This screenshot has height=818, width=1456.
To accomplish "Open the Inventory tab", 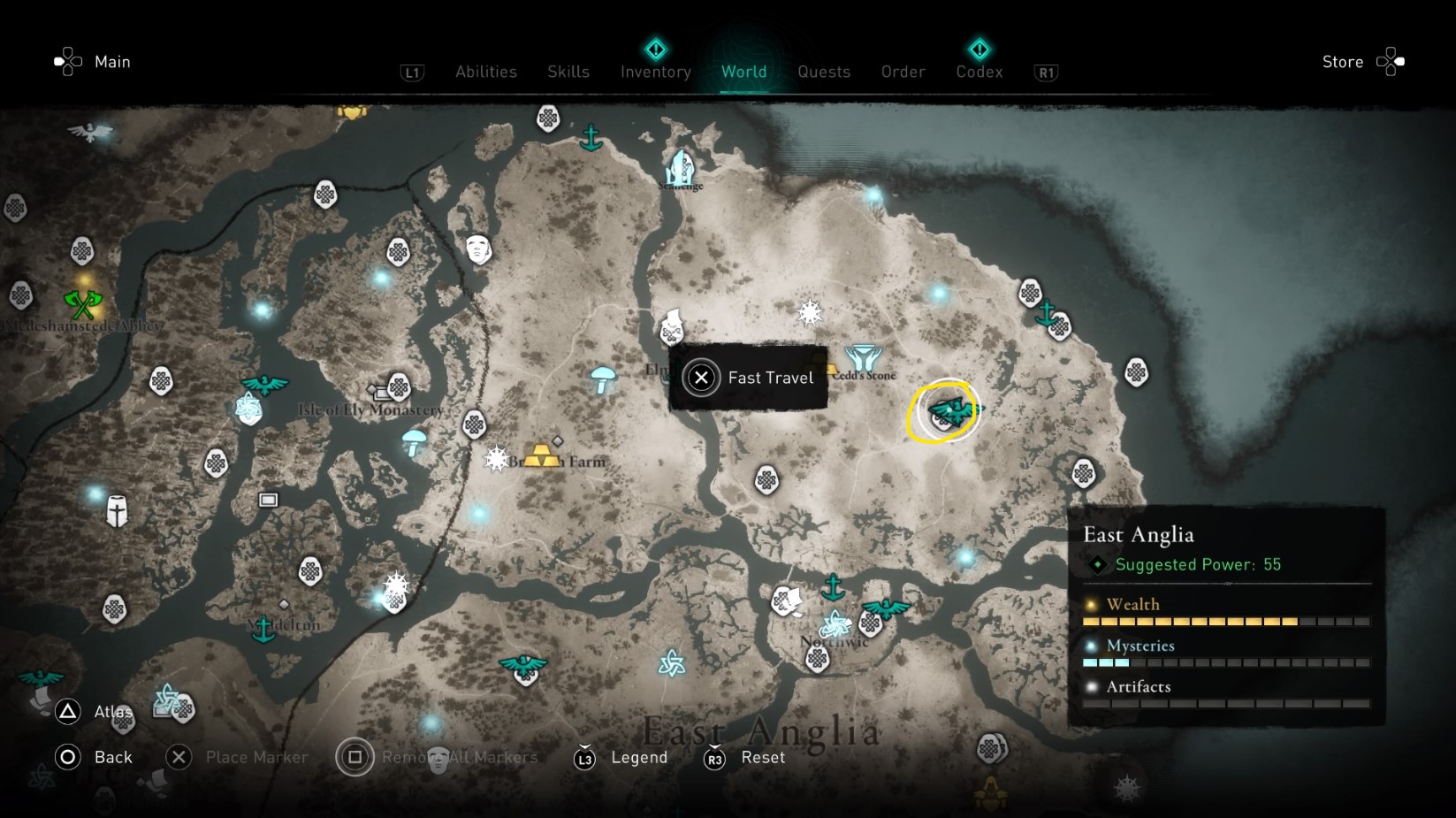I will [655, 72].
